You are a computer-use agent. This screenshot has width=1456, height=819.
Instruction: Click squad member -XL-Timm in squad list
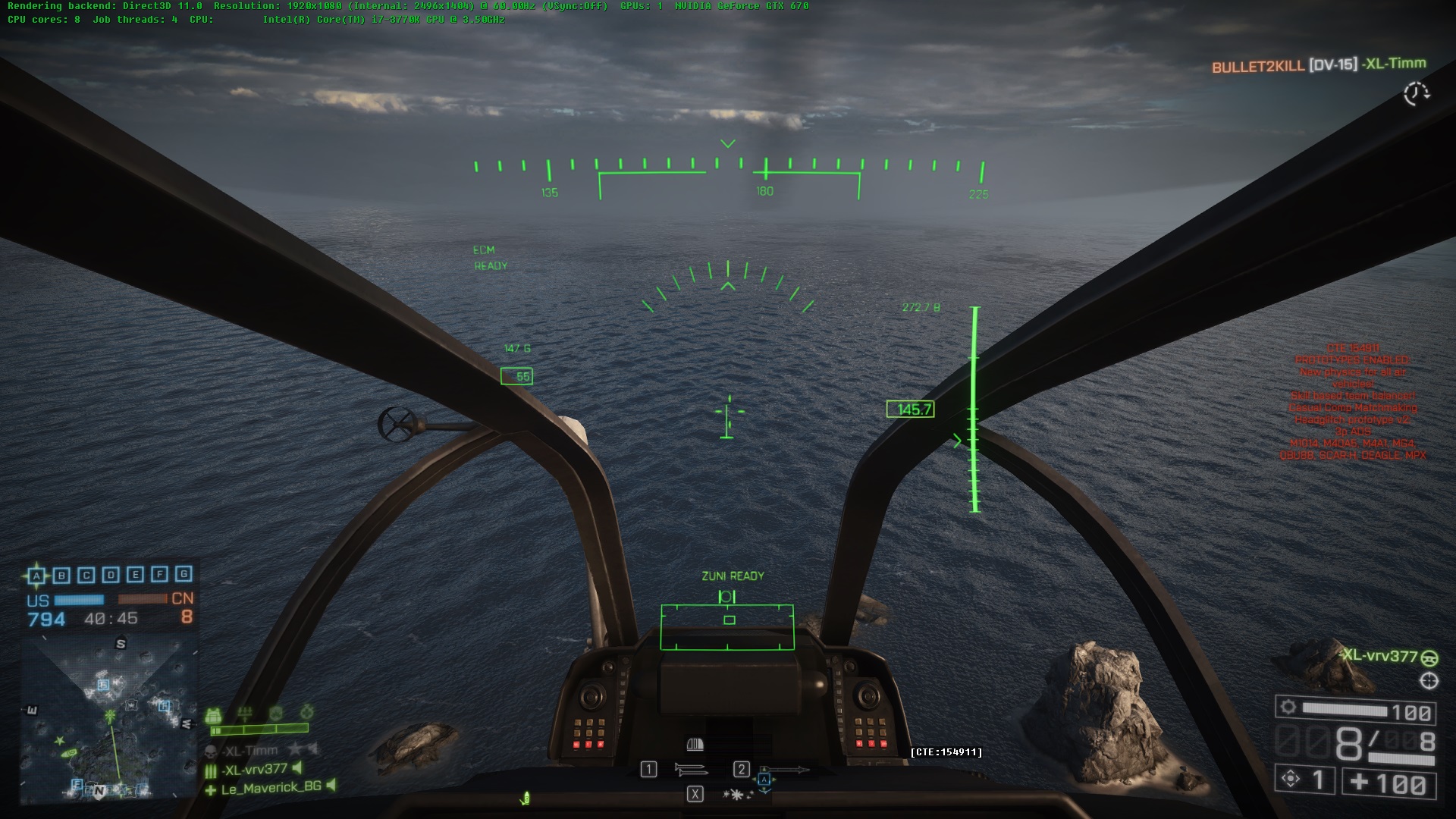click(x=251, y=751)
